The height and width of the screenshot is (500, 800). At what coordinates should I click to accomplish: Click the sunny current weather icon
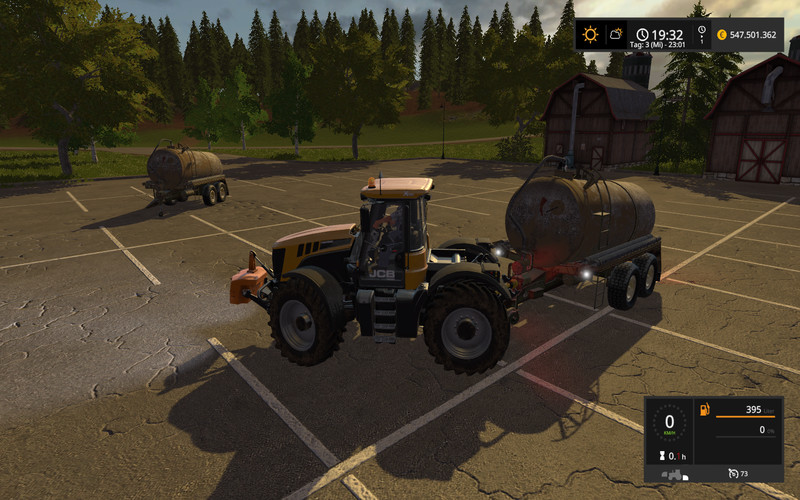point(590,34)
